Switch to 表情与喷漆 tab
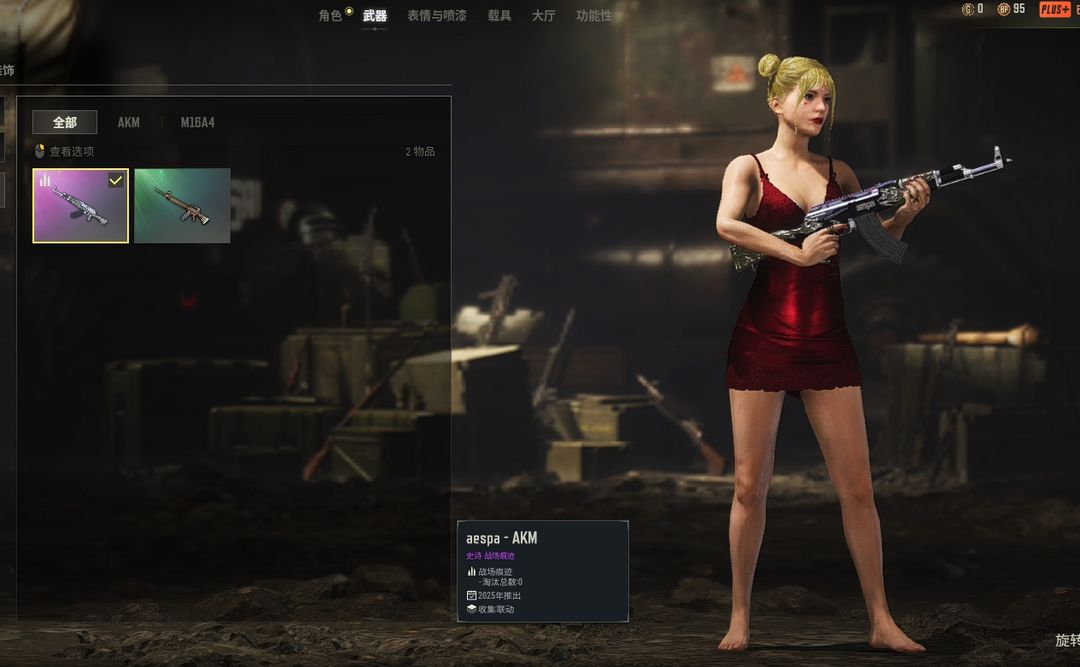 point(436,15)
